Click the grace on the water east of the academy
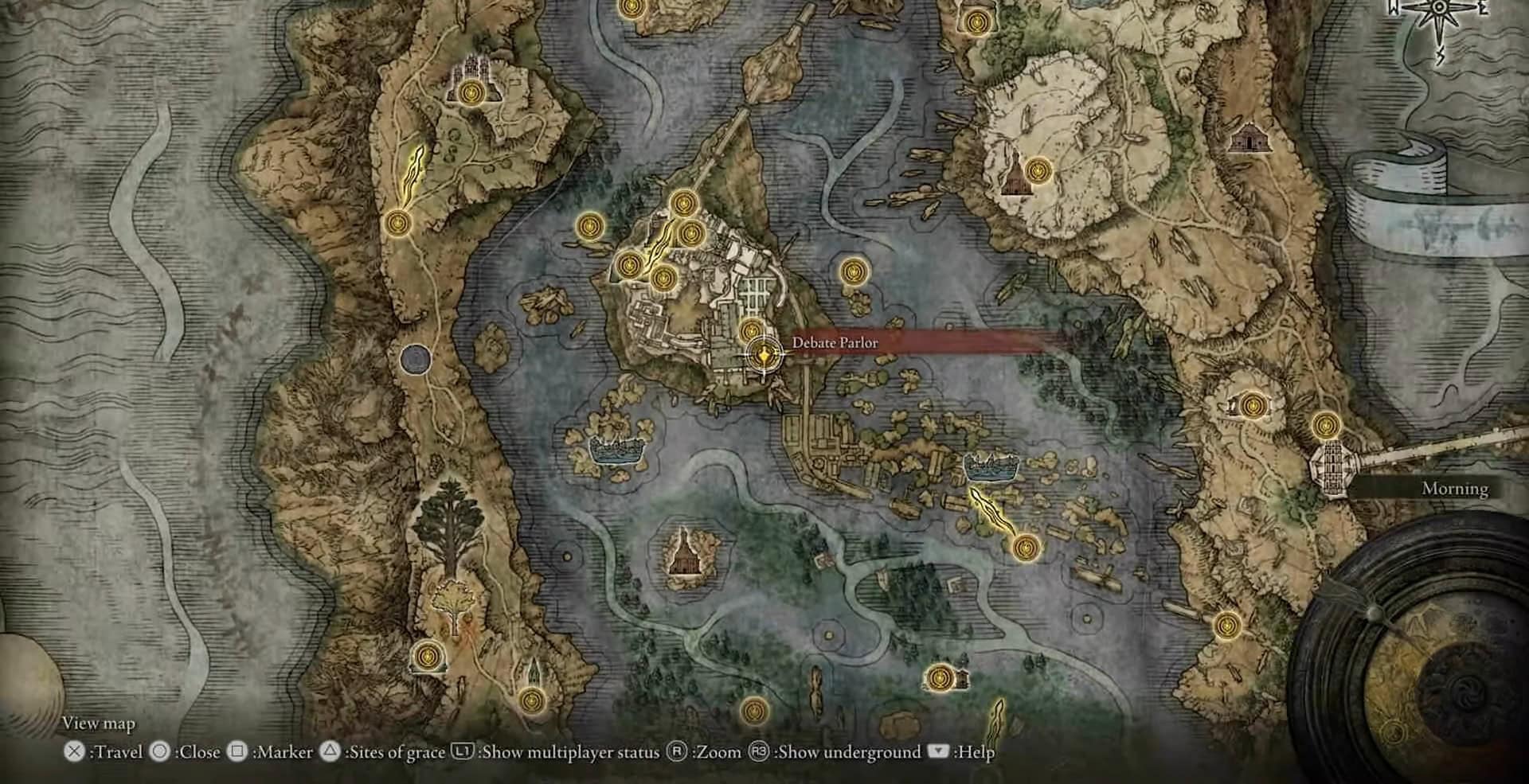The width and height of the screenshot is (1529, 784). coord(854,272)
